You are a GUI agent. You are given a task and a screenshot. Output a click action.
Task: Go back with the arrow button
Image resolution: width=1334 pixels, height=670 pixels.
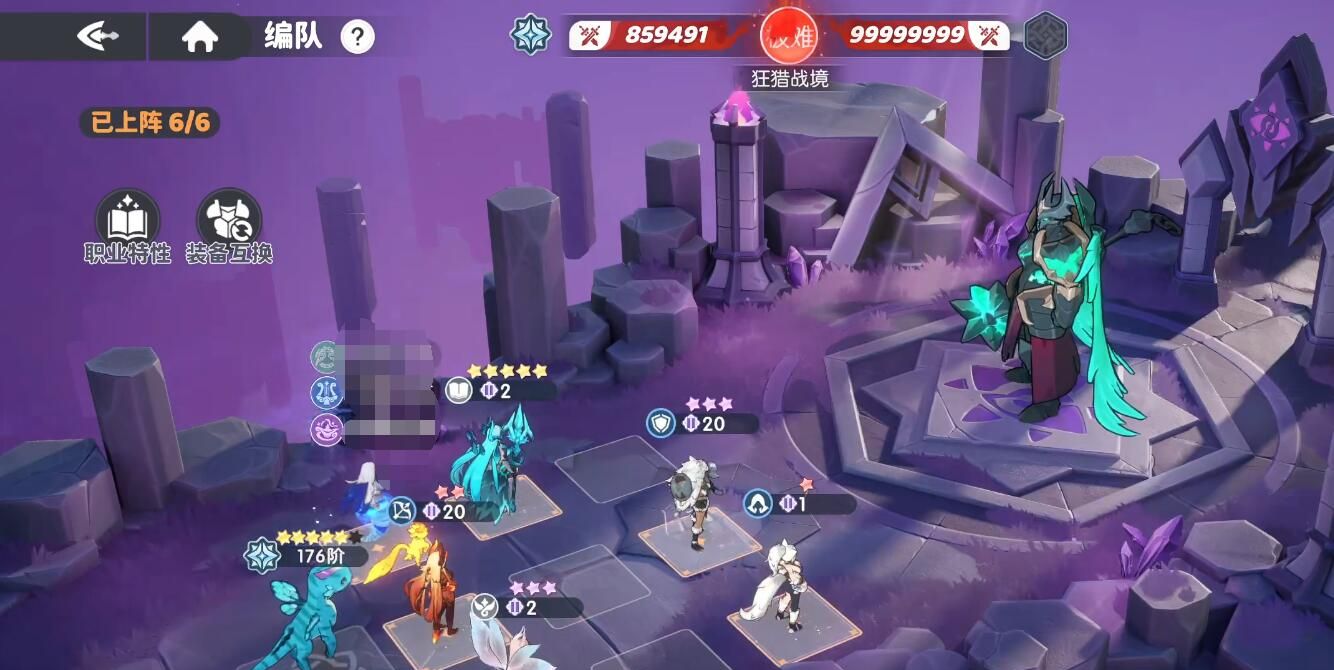(97, 37)
